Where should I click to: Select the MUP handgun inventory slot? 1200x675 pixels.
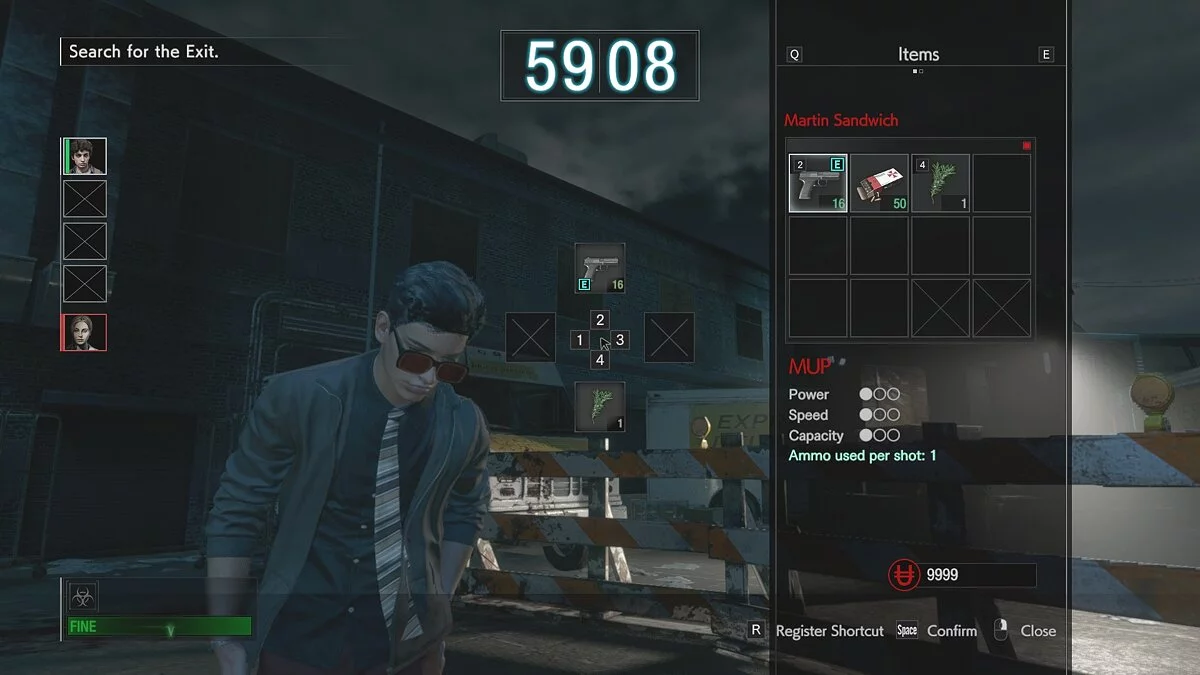click(818, 183)
